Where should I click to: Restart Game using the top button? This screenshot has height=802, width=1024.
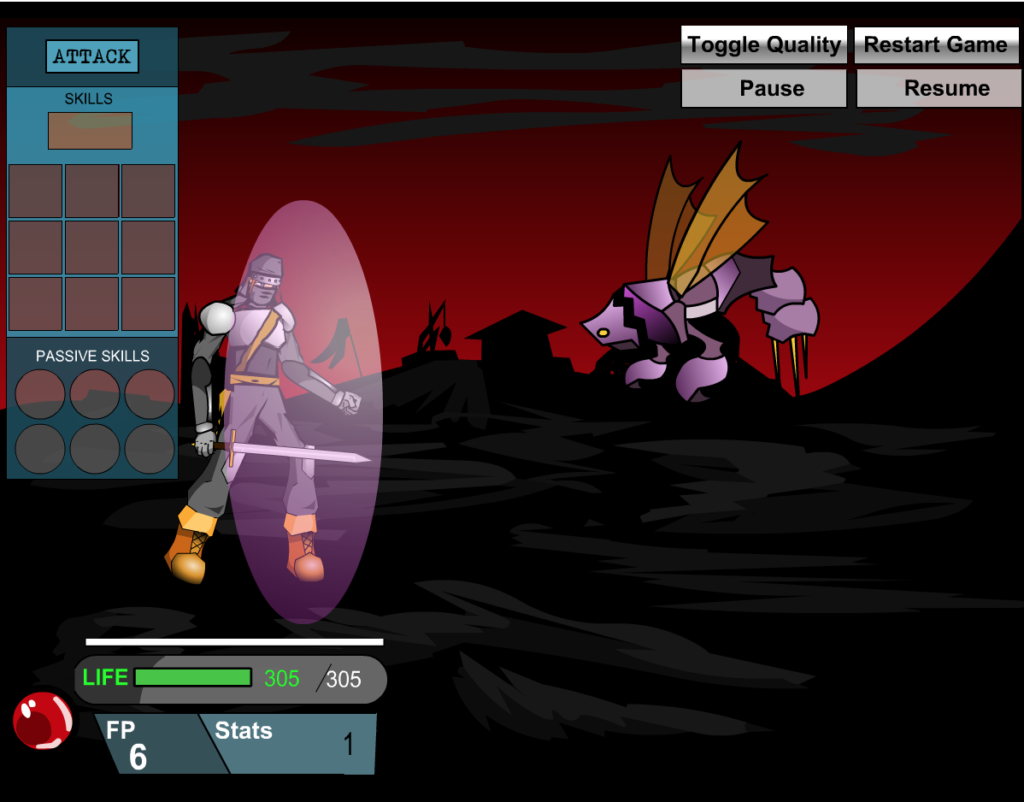coord(935,45)
